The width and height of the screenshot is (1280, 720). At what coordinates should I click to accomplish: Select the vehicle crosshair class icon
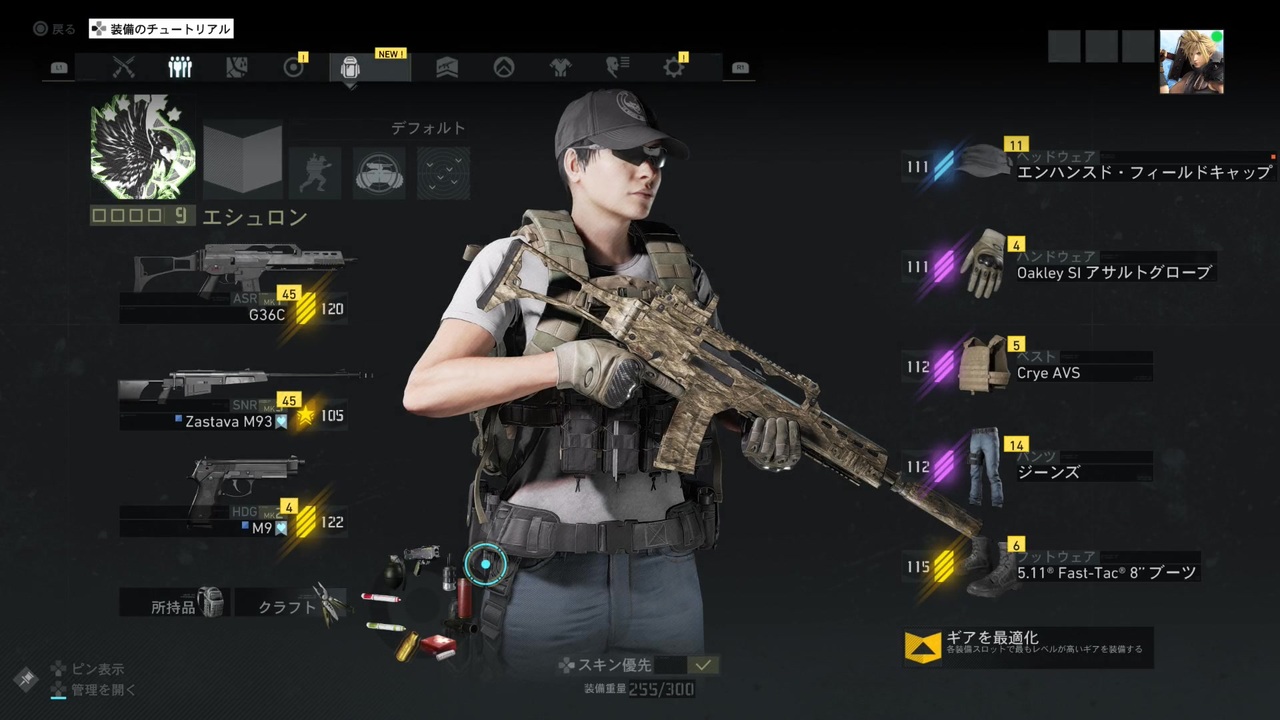(x=379, y=172)
